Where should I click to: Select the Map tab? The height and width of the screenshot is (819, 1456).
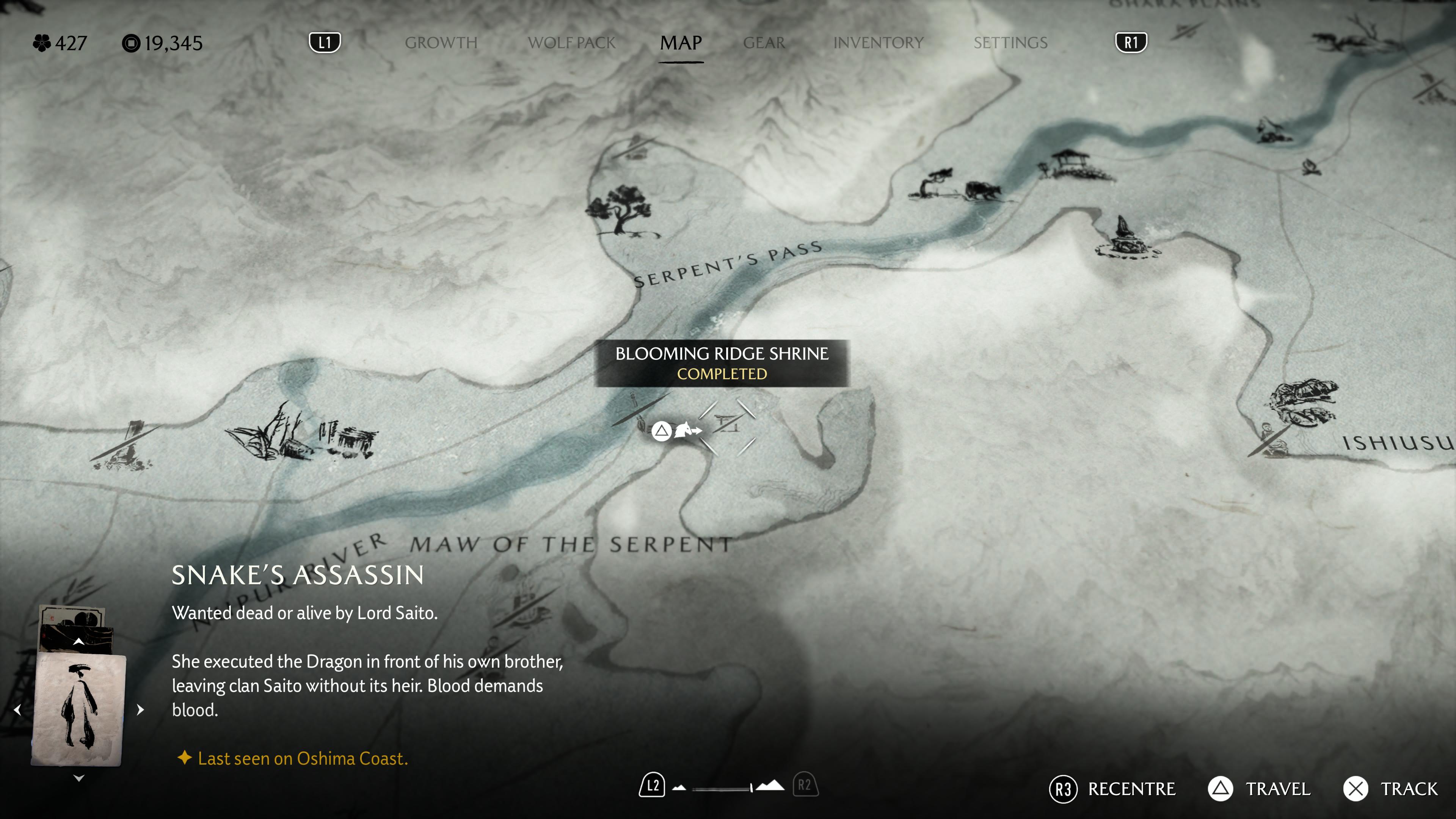tap(681, 43)
